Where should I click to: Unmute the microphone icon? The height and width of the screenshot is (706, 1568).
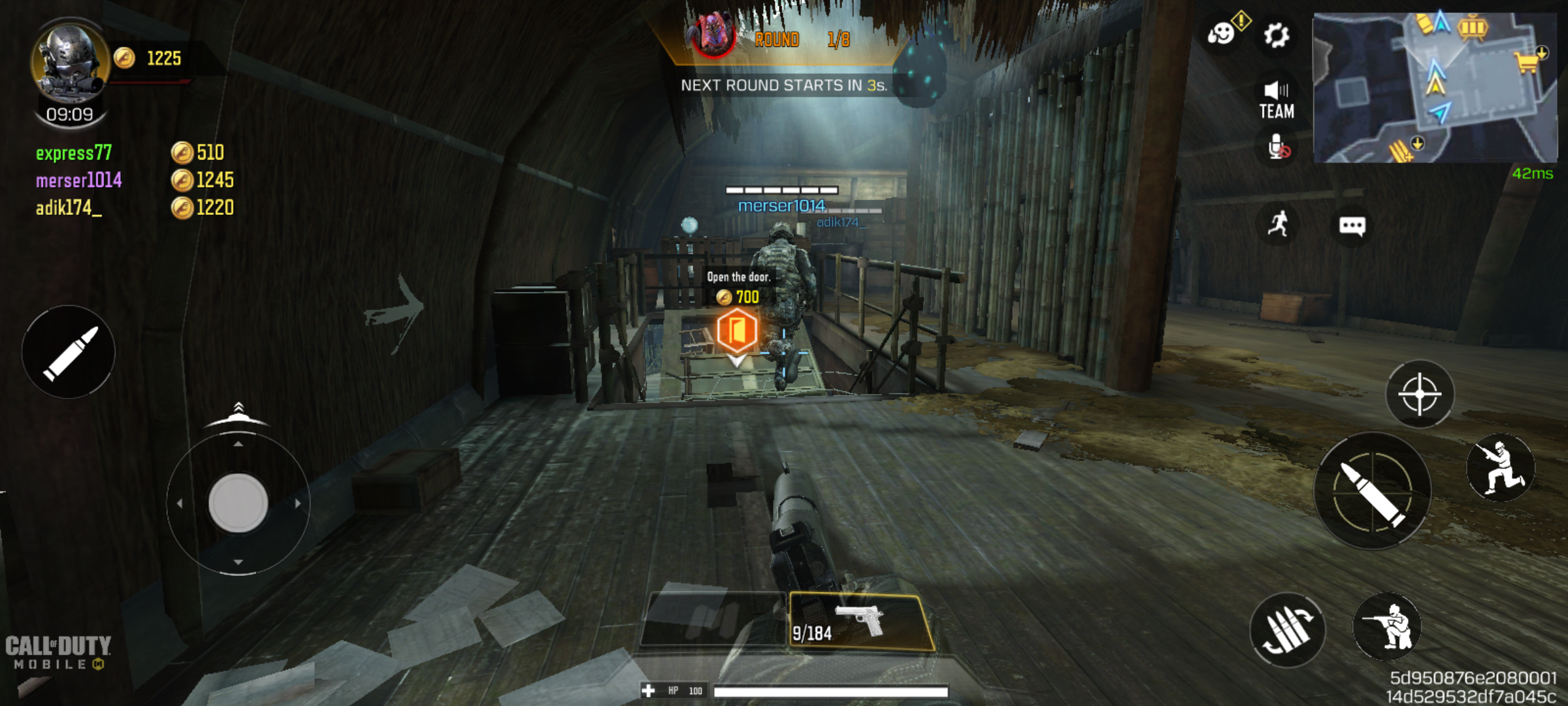[x=1277, y=148]
